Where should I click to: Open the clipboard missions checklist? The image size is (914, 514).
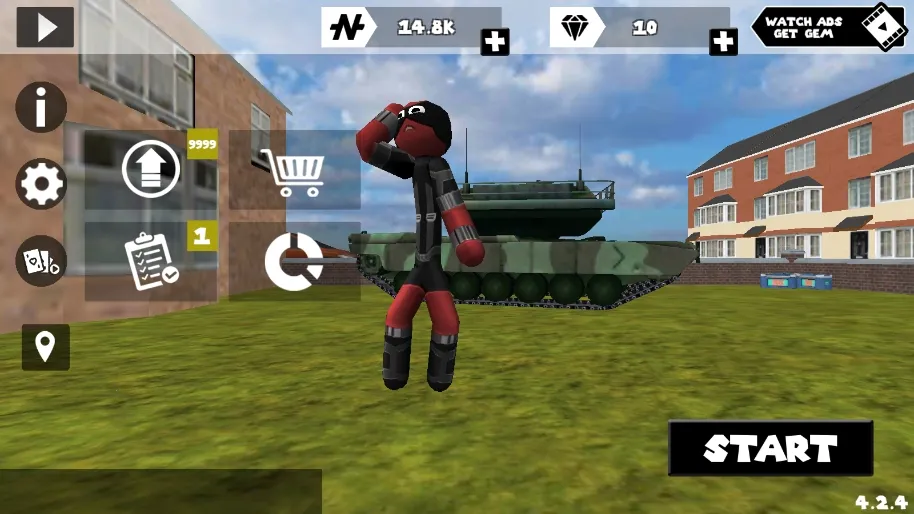click(151, 262)
